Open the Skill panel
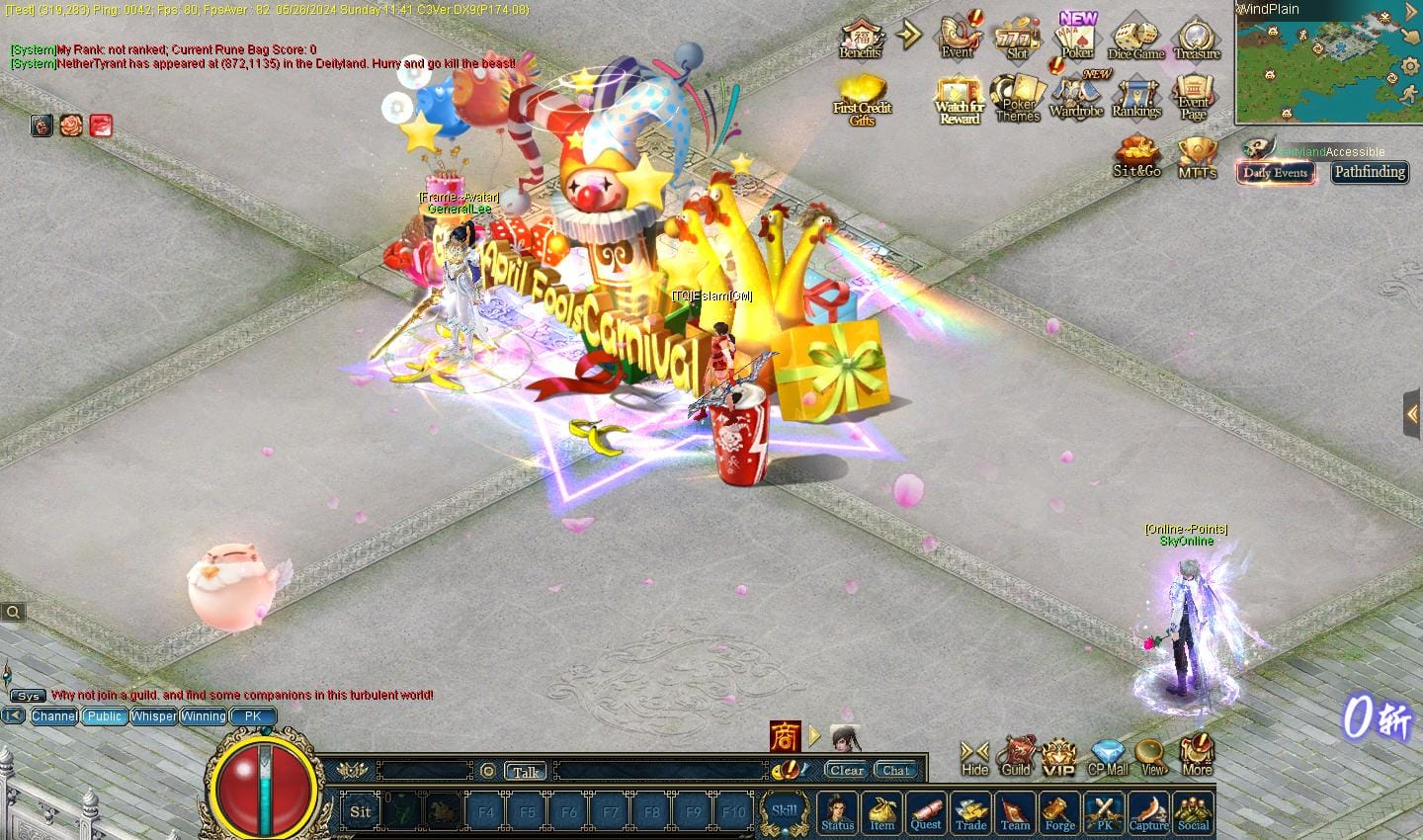The width and height of the screenshot is (1423, 840). click(784, 811)
